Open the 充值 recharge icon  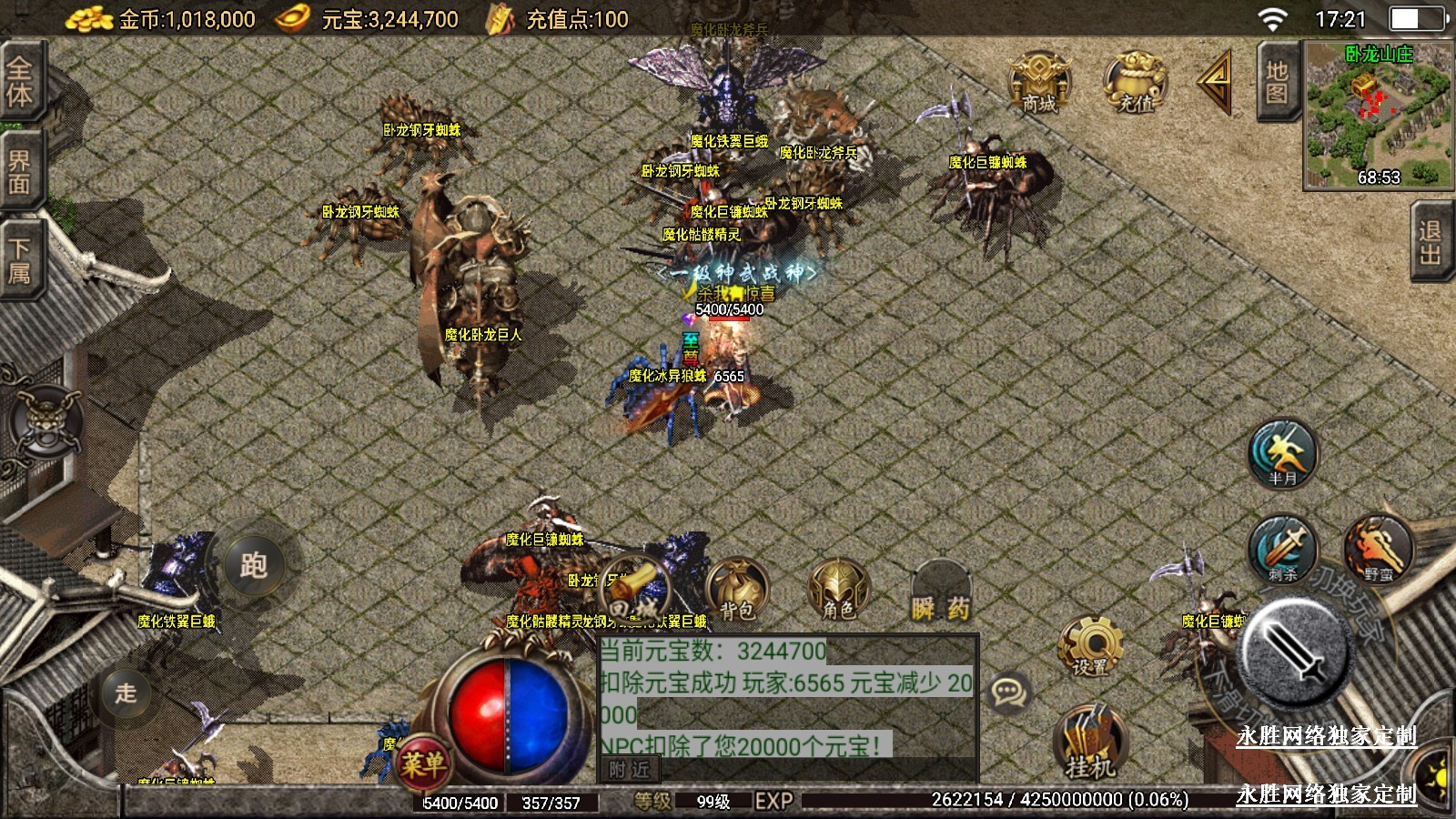(x=1135, y=83)
